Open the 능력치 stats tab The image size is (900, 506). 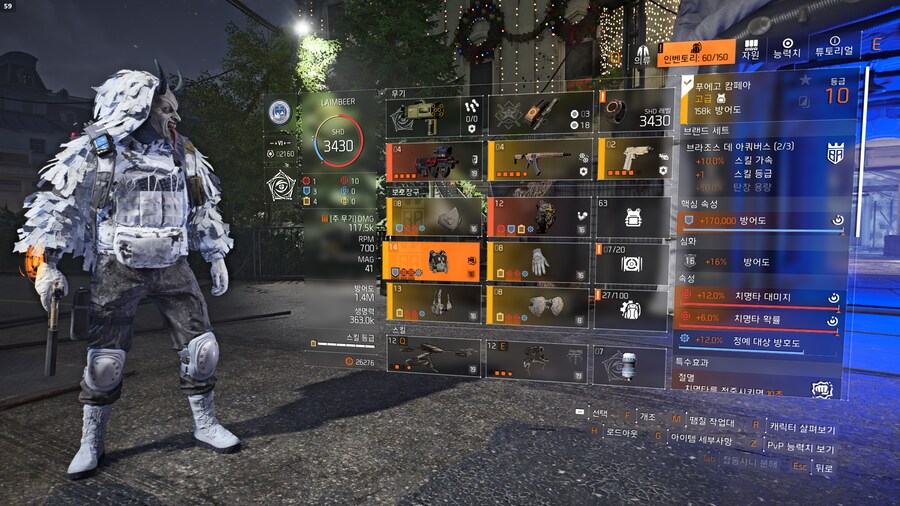point(787,51)
